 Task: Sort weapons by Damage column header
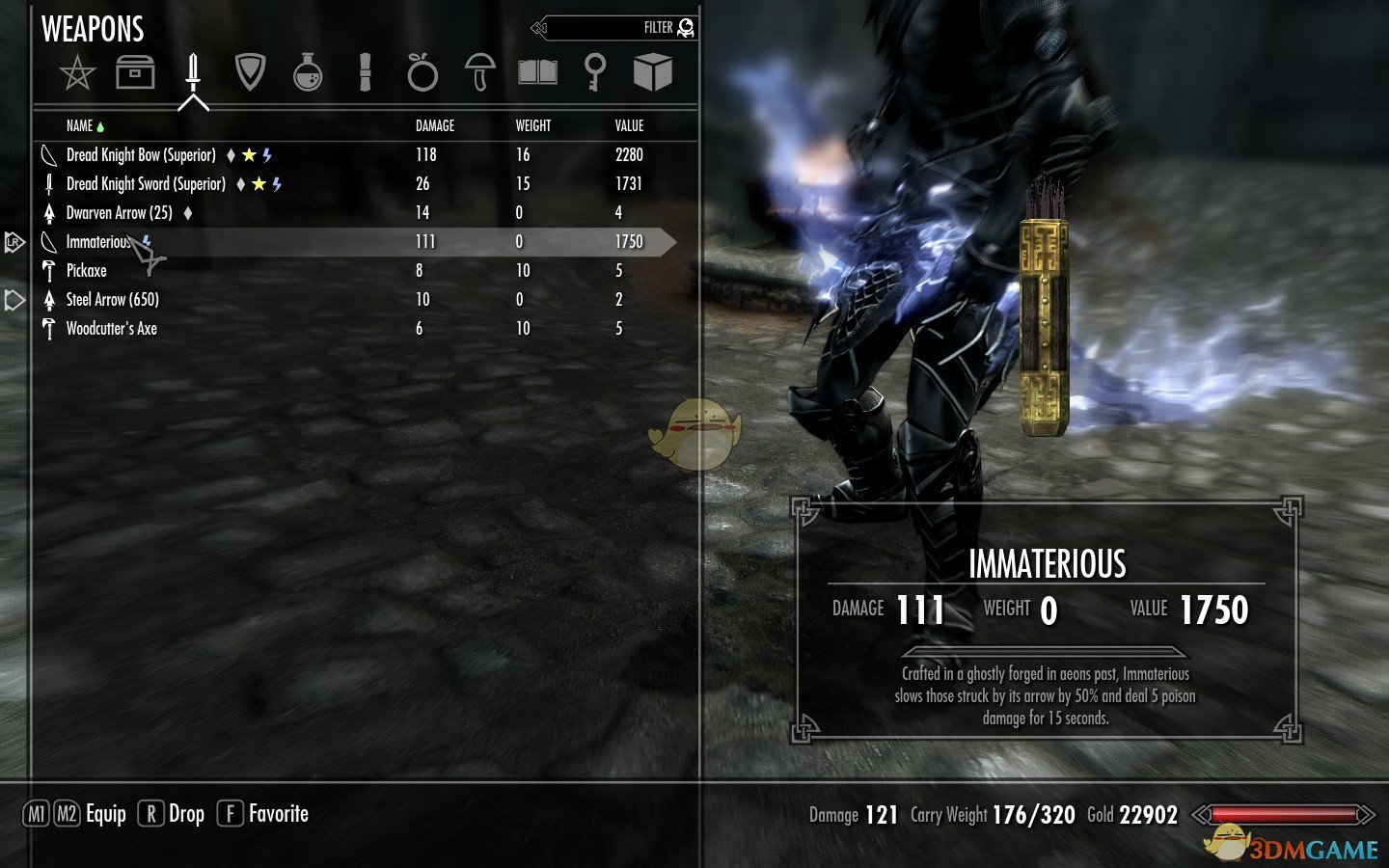pos(434,126)
